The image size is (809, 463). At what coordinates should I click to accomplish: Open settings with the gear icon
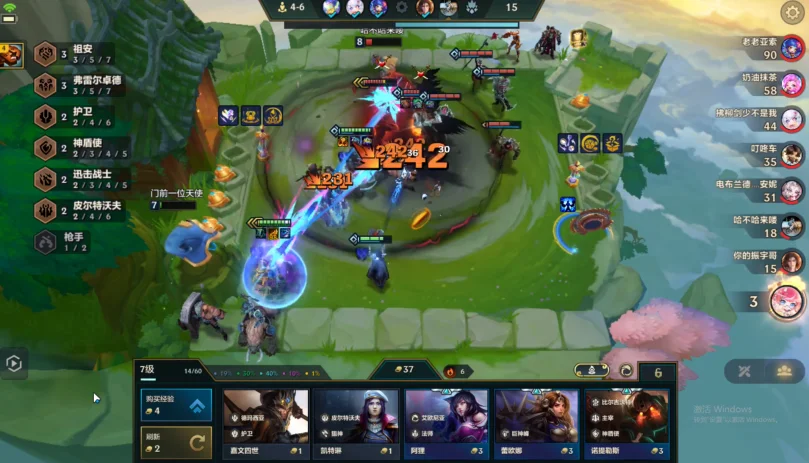(x=791, y=12)
